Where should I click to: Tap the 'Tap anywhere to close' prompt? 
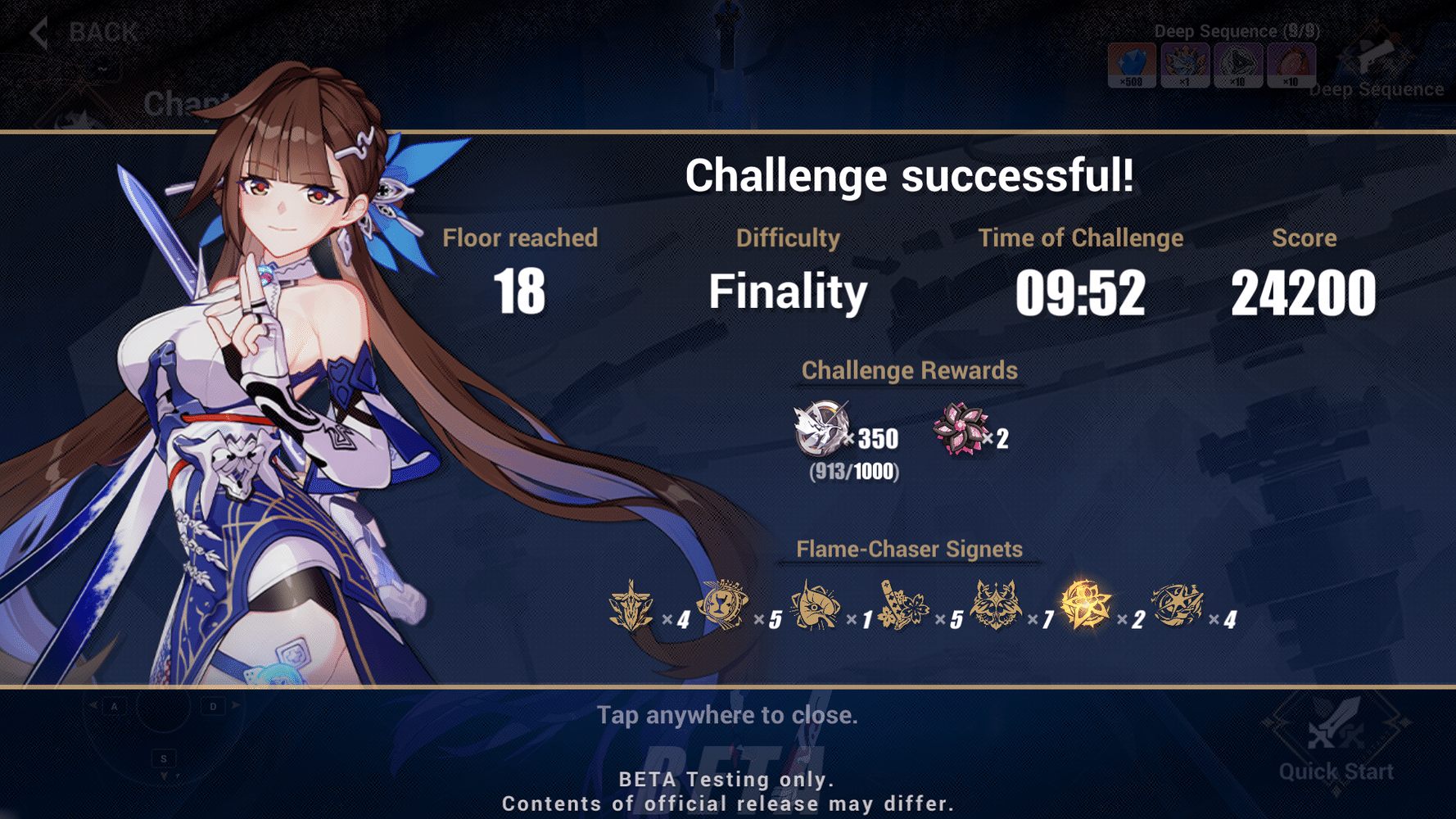pyautogui.click(x=728, y=715)
